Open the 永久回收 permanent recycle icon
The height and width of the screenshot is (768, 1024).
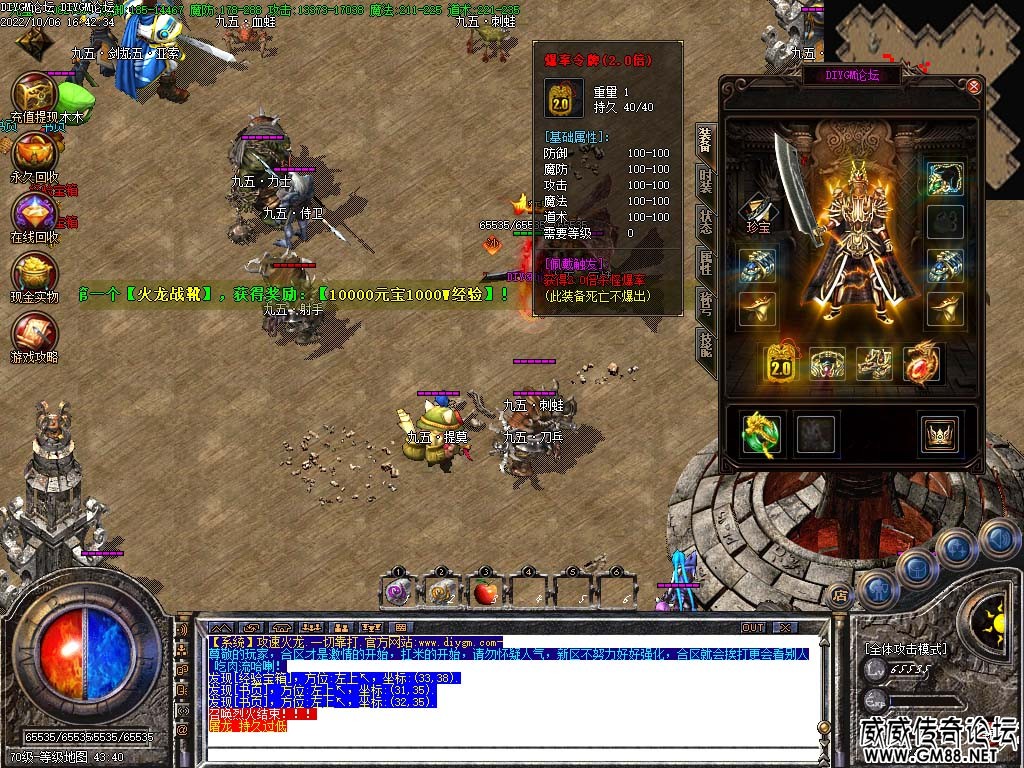coord(33,152)
